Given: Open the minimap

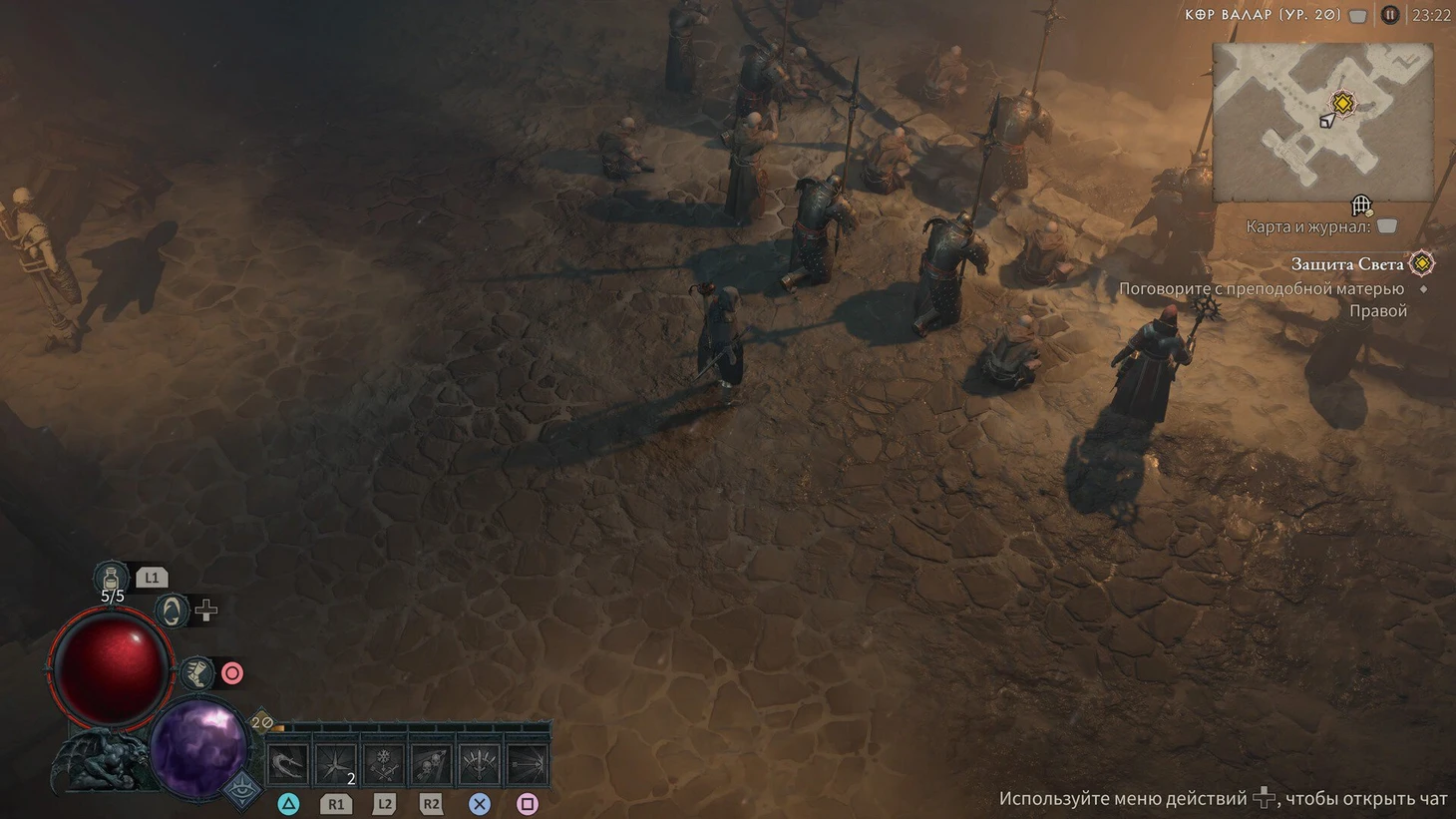Looking at the screenshot, I should pos(1322,122).
